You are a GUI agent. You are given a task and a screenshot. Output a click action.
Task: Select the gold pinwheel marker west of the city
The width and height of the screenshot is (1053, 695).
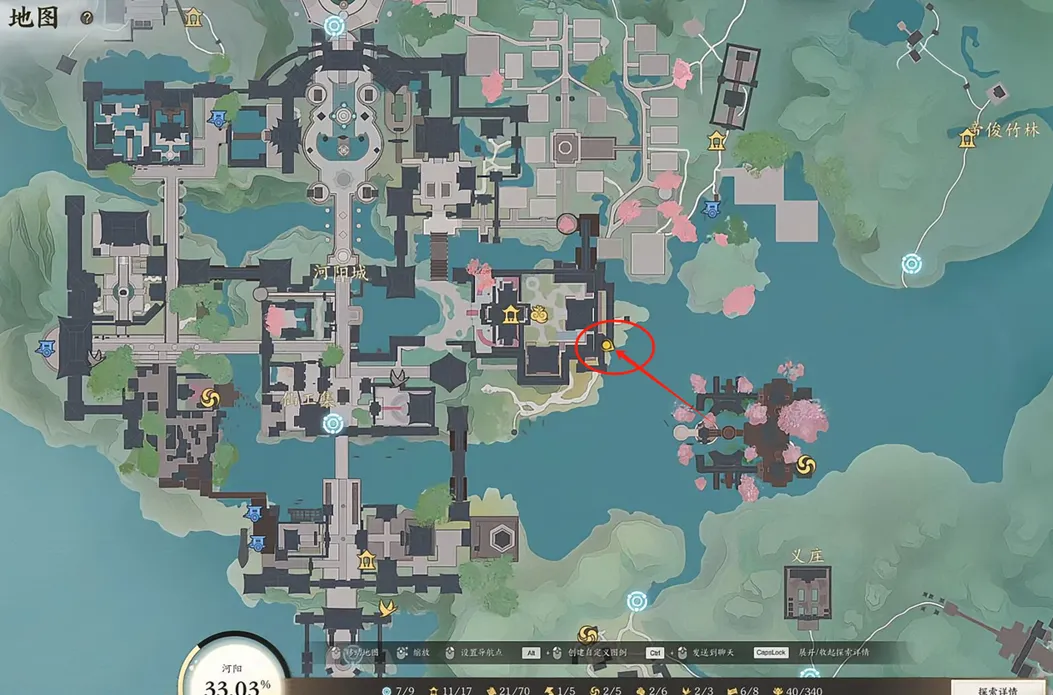pos(210,398)
